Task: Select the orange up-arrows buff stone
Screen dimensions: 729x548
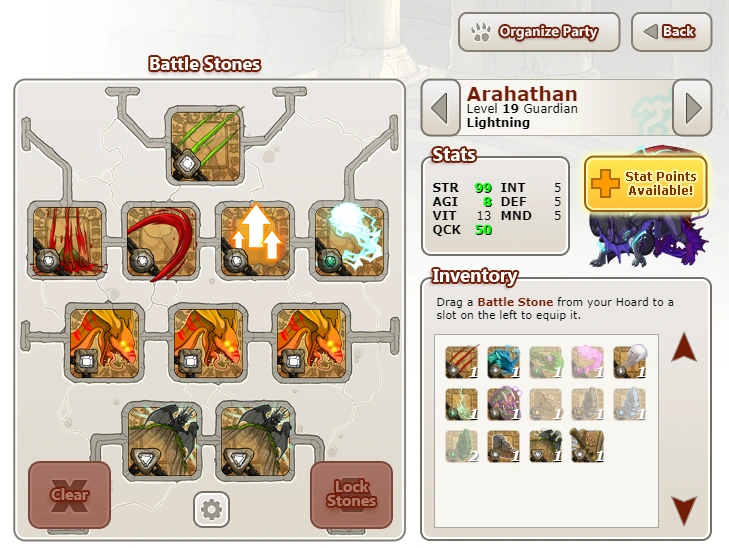Action: point(255,242)
